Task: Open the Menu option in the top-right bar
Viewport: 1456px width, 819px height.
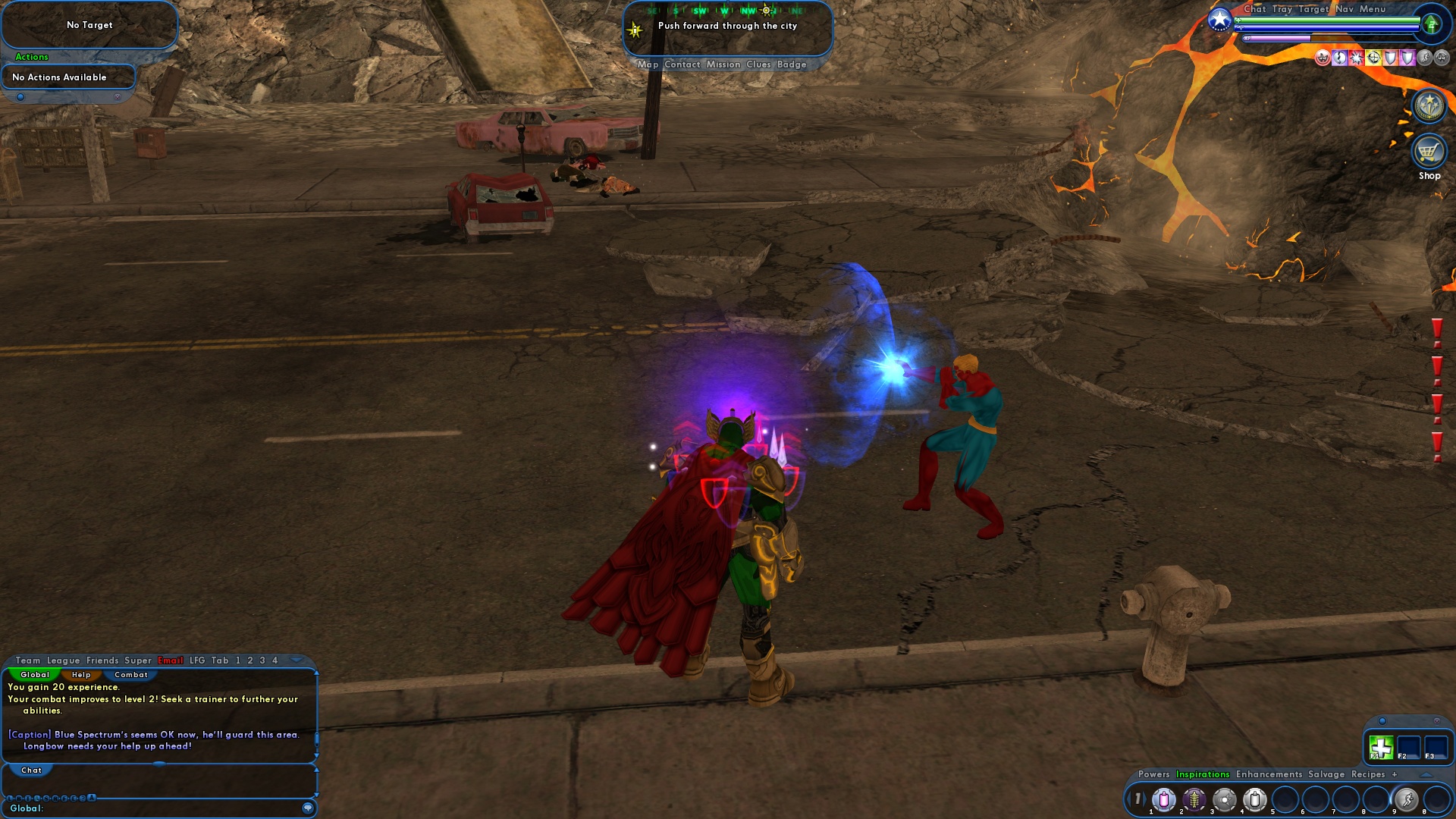Action: 1373,9
